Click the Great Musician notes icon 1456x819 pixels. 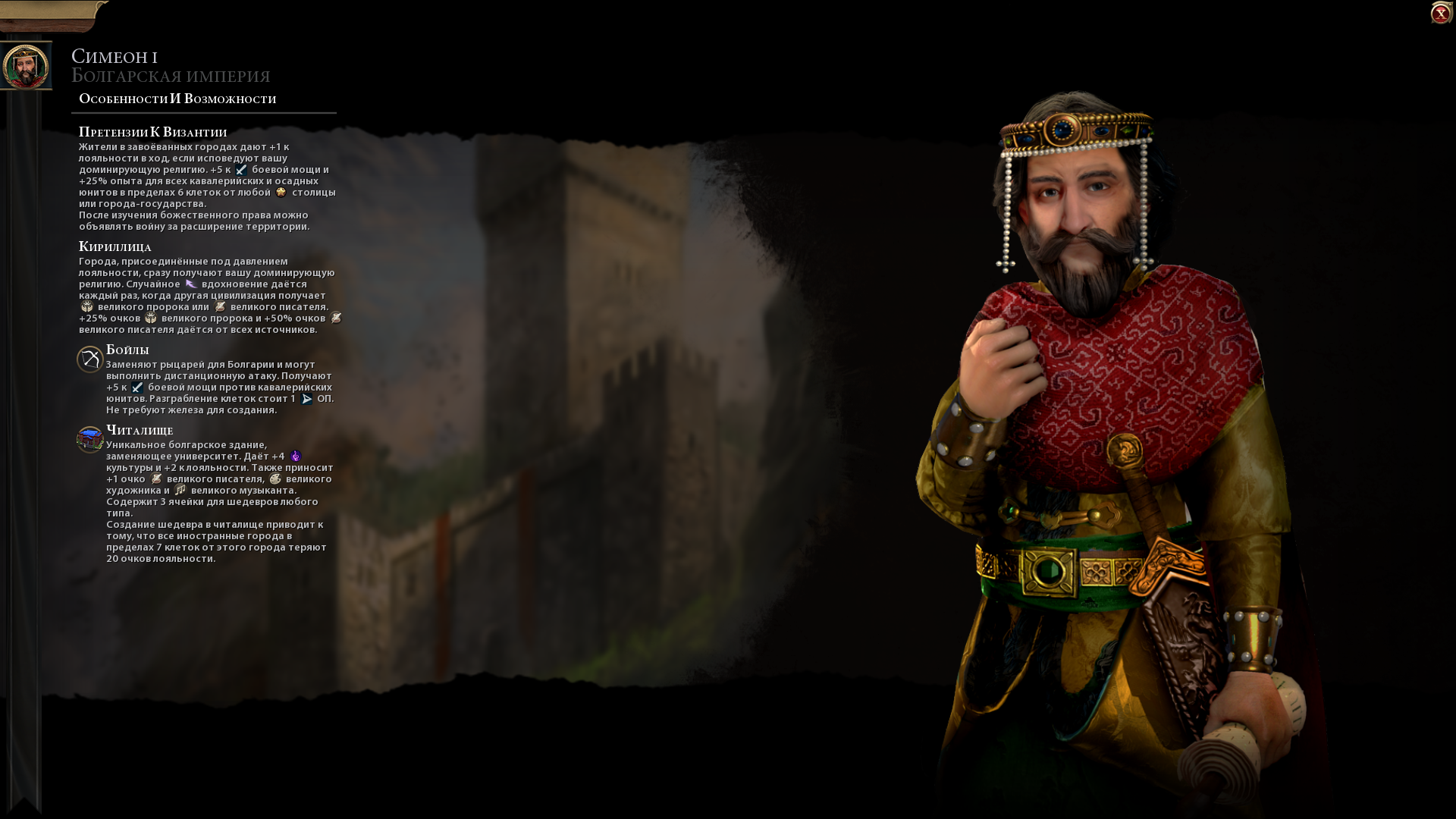[180, 492]
